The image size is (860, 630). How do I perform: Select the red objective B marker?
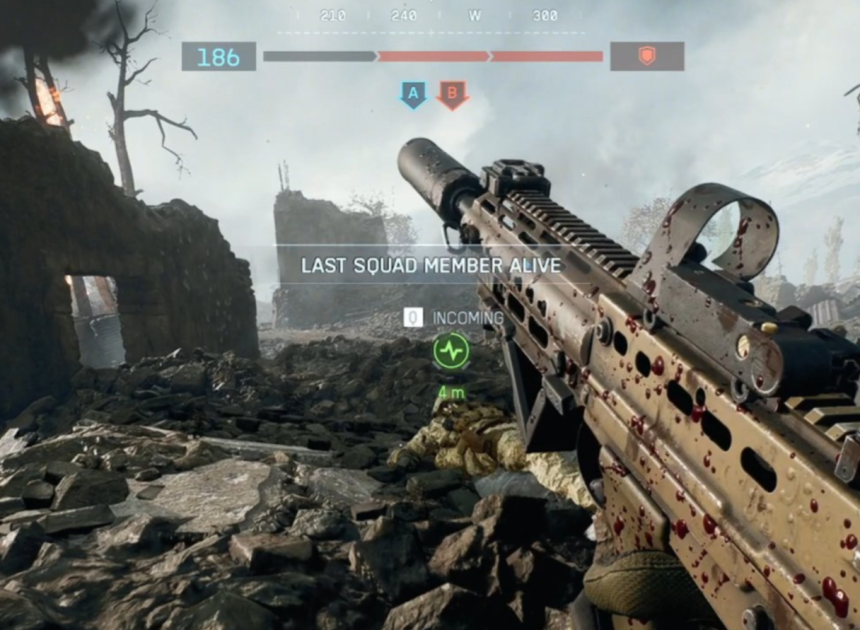452,95
